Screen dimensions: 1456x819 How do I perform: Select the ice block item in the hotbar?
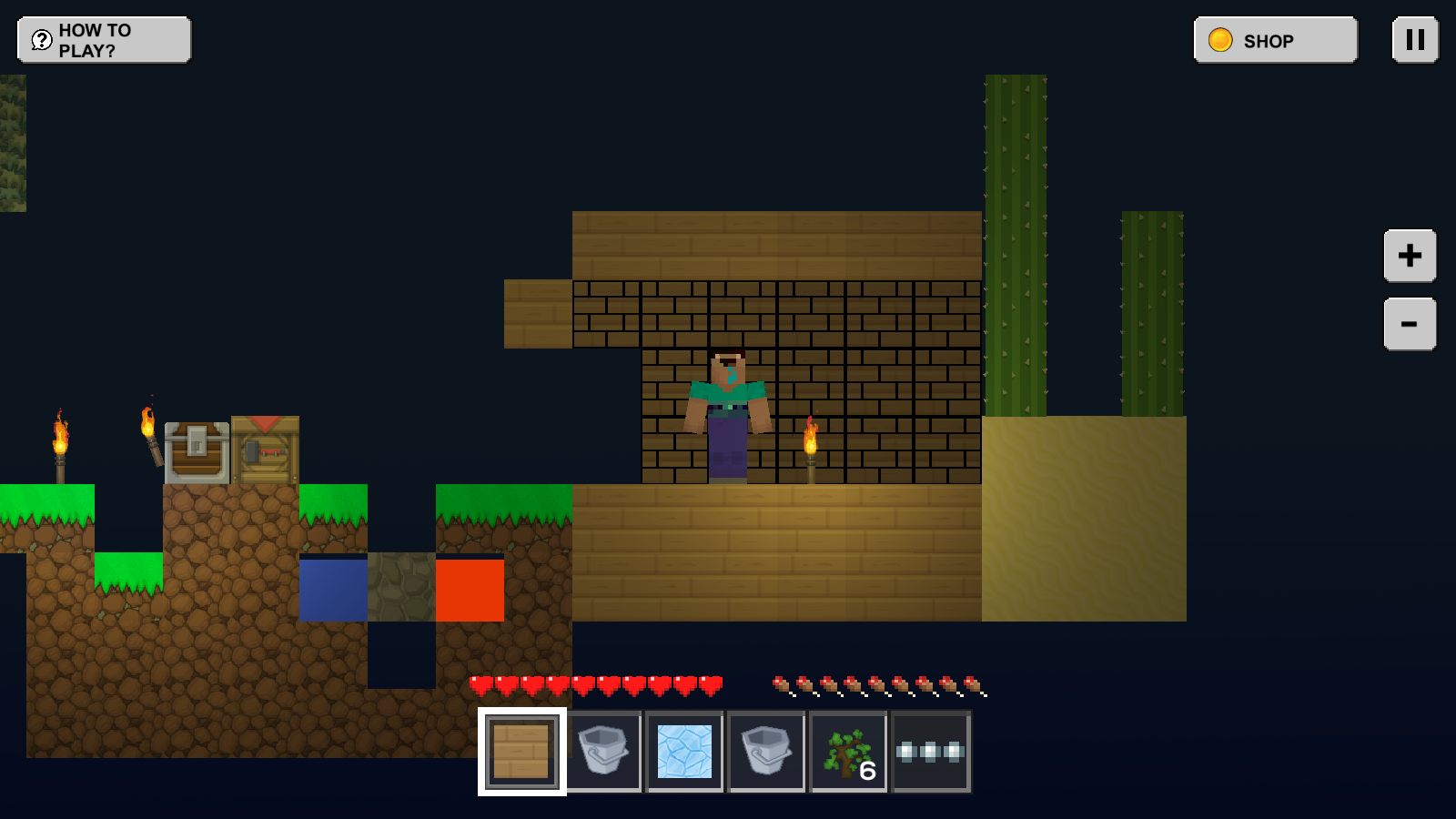683,752
